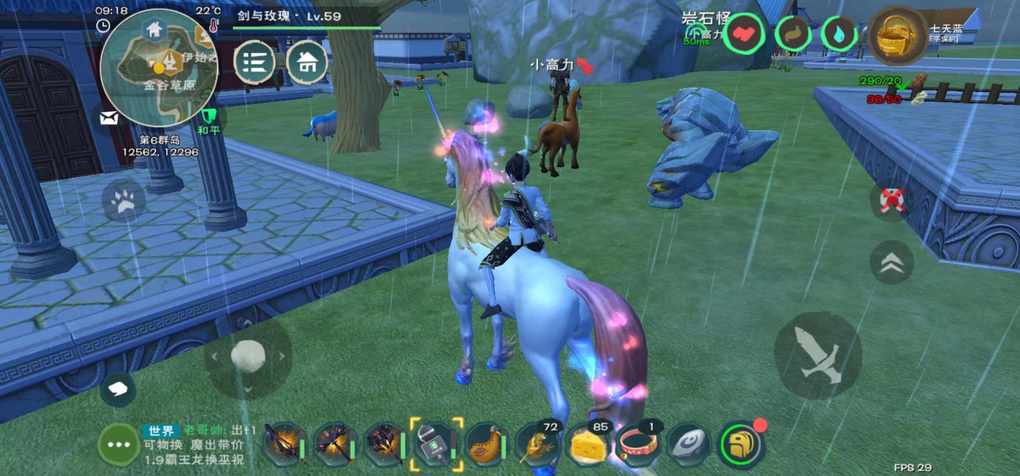Select the roasted meat slot showing 72
The height and width of the screenshot is (476, 1020).
pyautogui.click(x=537, y=443)
